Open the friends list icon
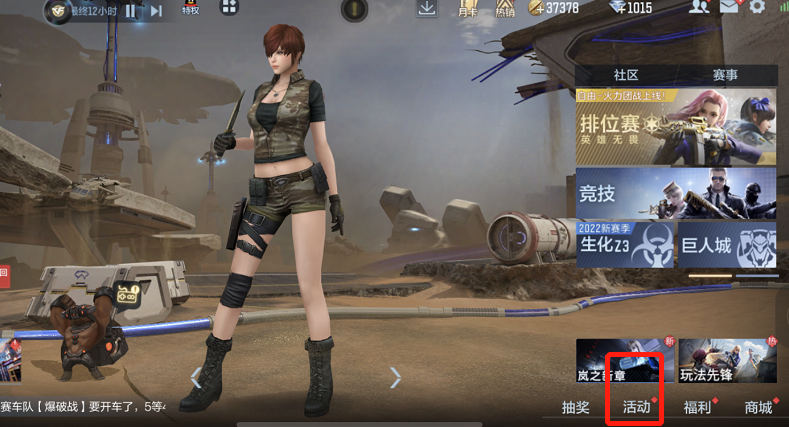Screen dimensions: 789x427 [698, 8]
